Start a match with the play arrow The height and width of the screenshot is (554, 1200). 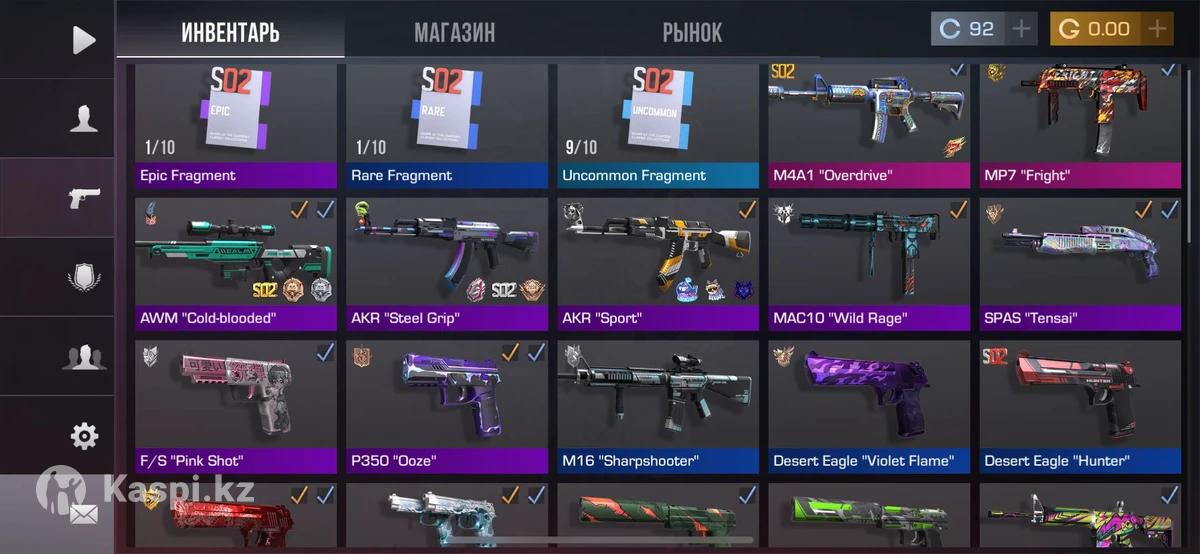tap(84, 40)
